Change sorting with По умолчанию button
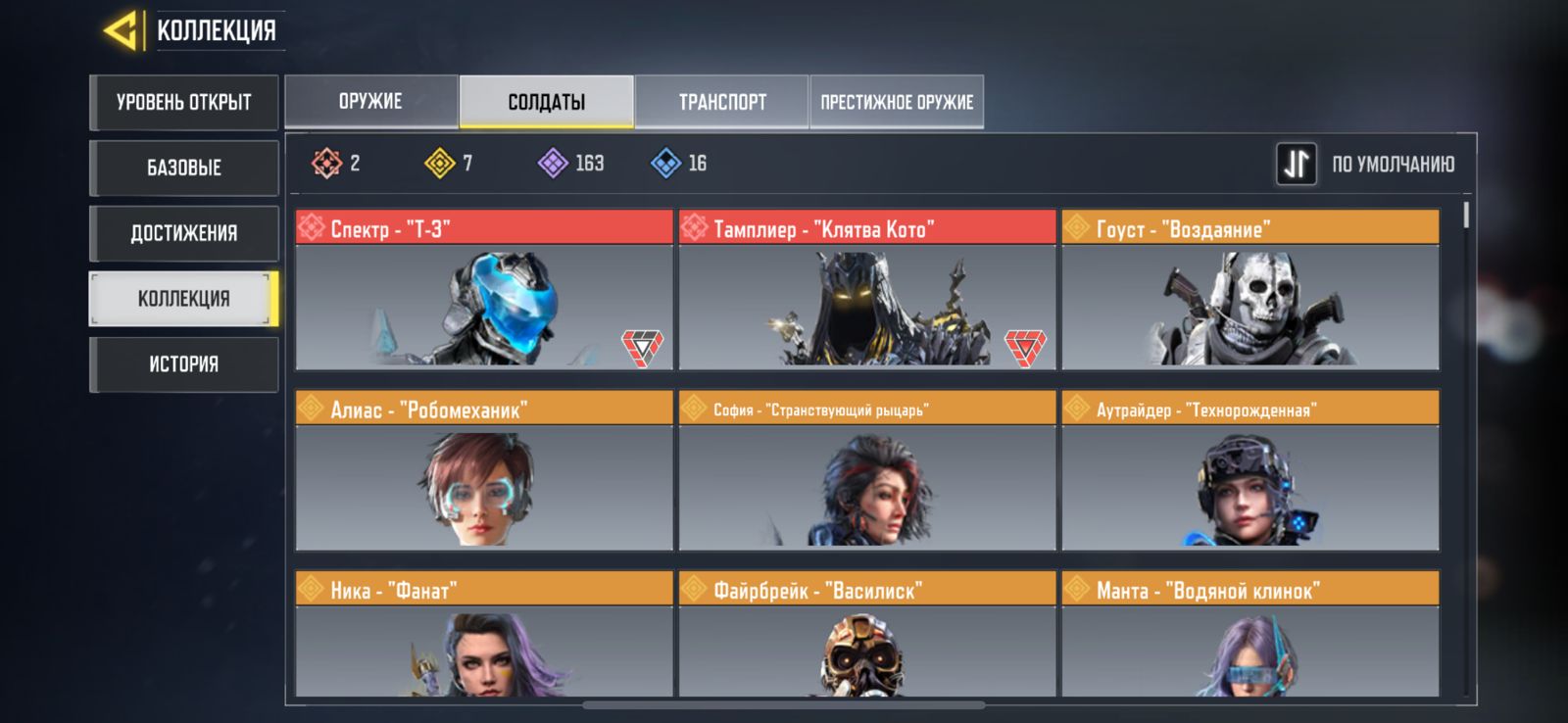The image size is (1568, 723). click(1367, 164)
